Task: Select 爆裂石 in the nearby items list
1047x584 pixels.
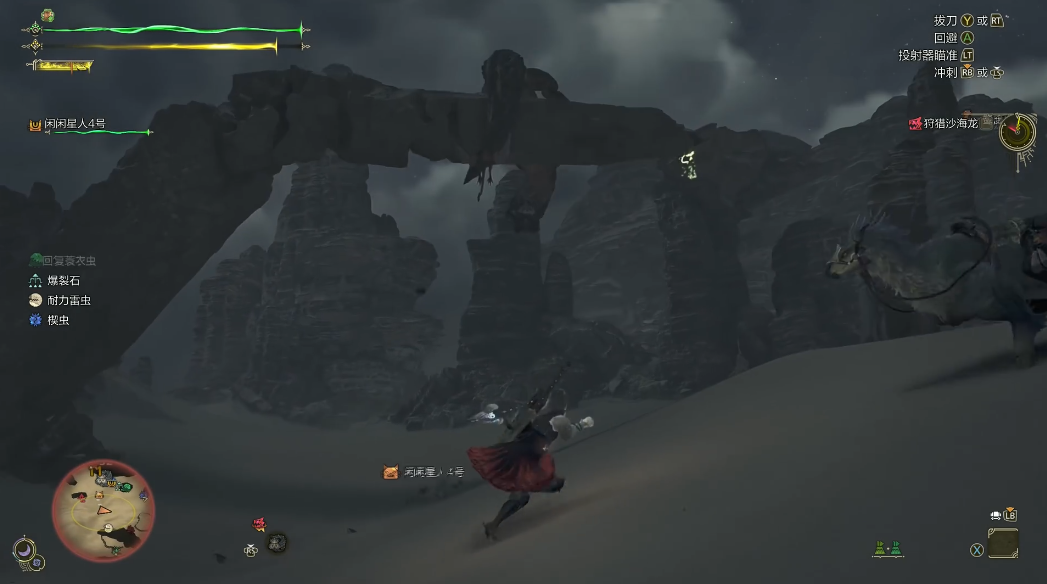Action: [60, 281]
